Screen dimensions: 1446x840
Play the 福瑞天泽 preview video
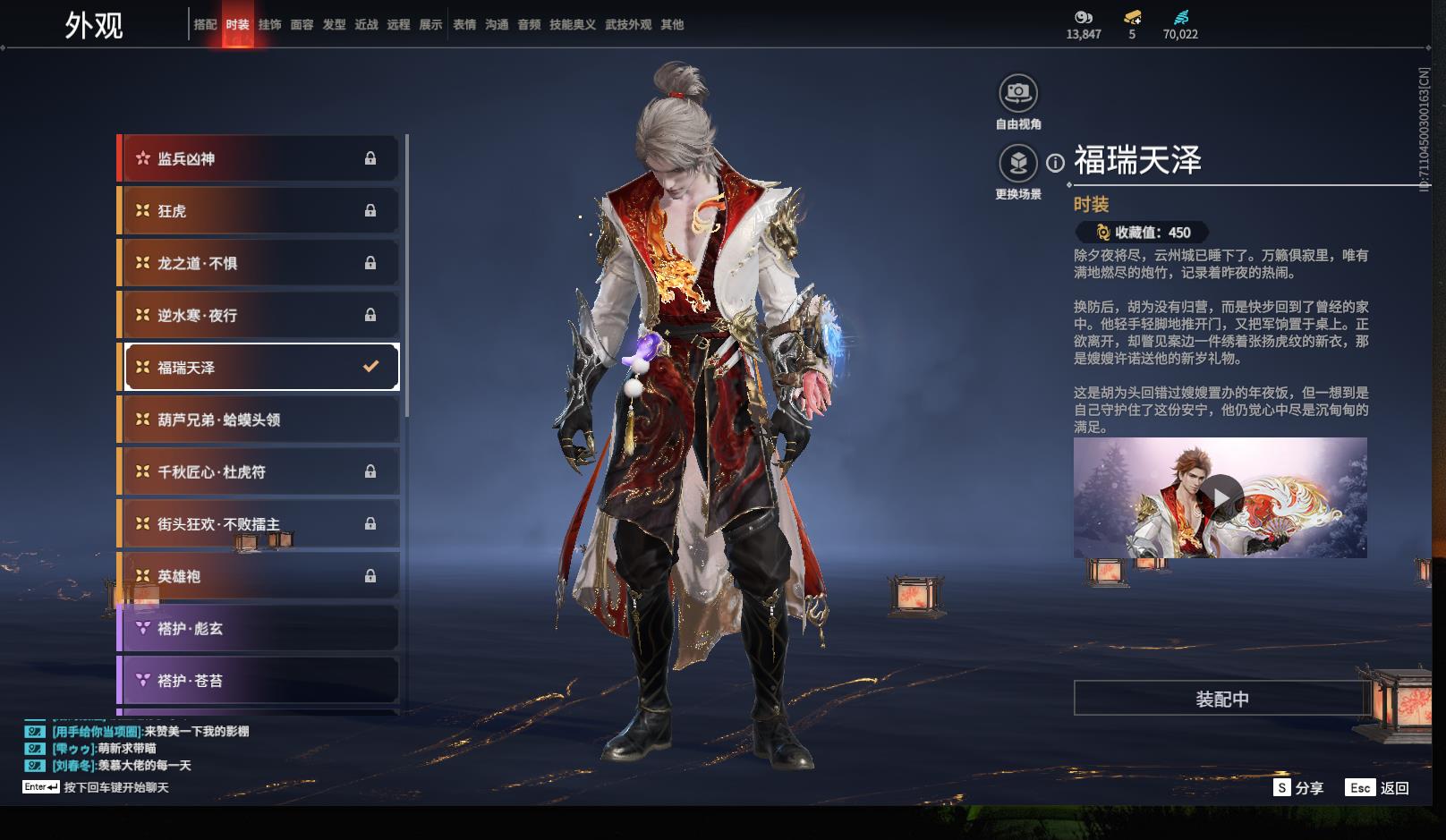pos(1221,497)
